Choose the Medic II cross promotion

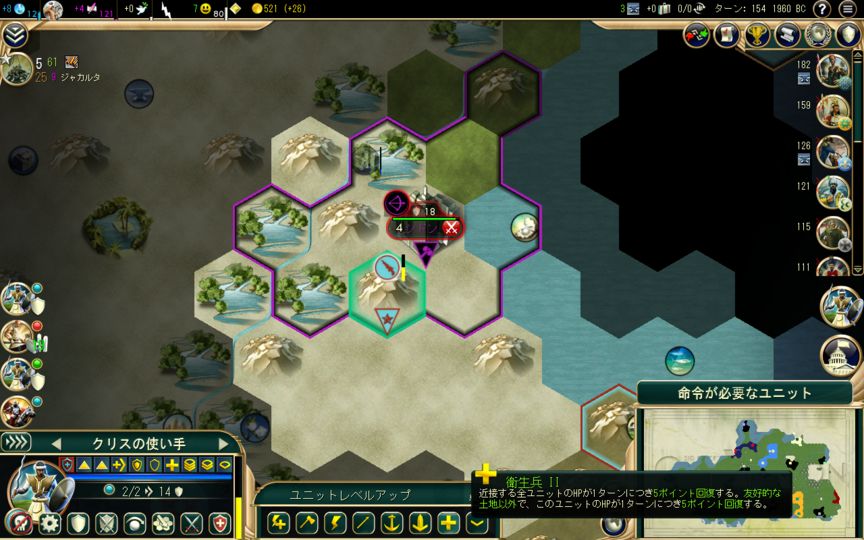tap(449, 521)
